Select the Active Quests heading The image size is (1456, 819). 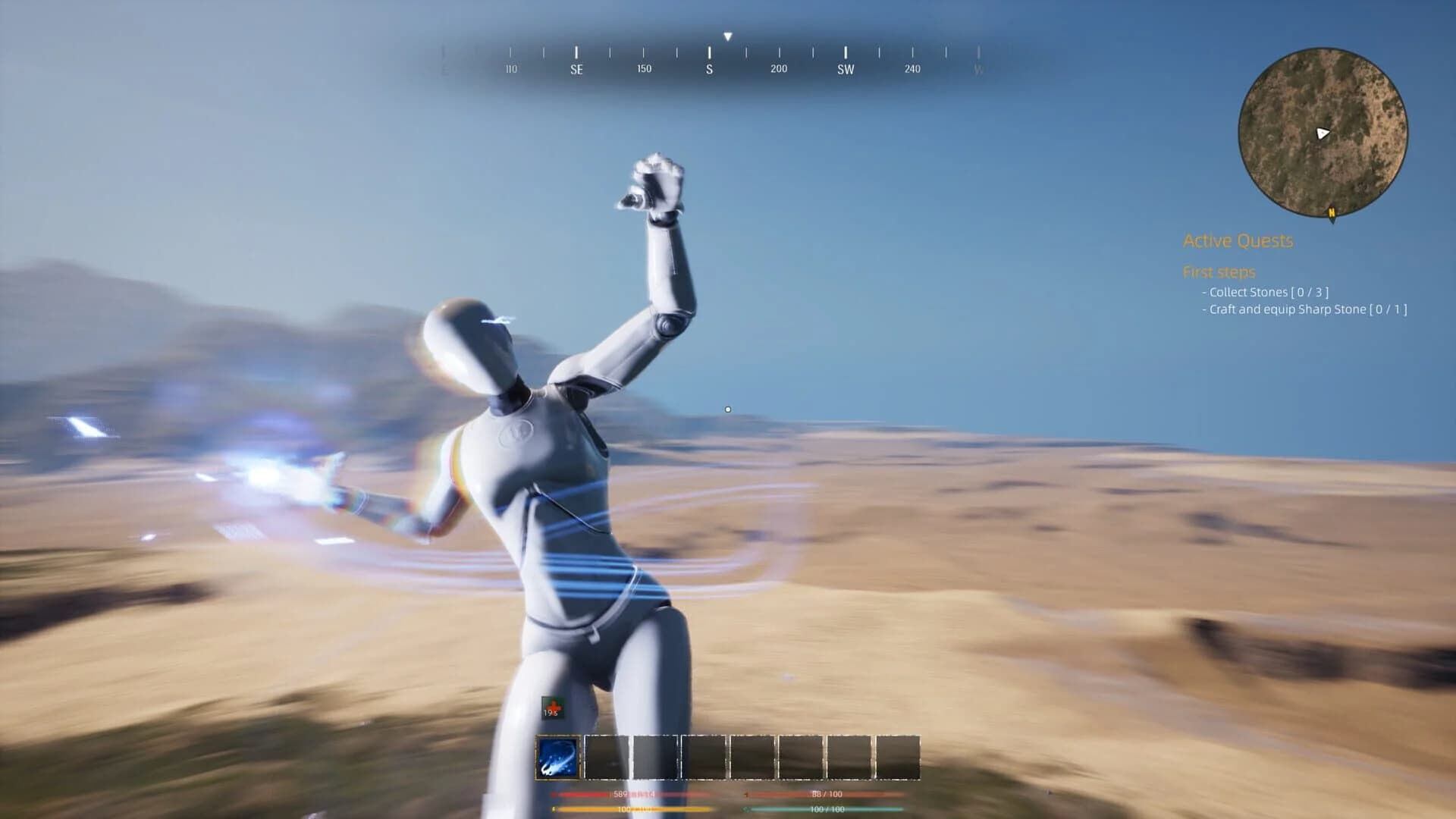[x=1239, y=241]
